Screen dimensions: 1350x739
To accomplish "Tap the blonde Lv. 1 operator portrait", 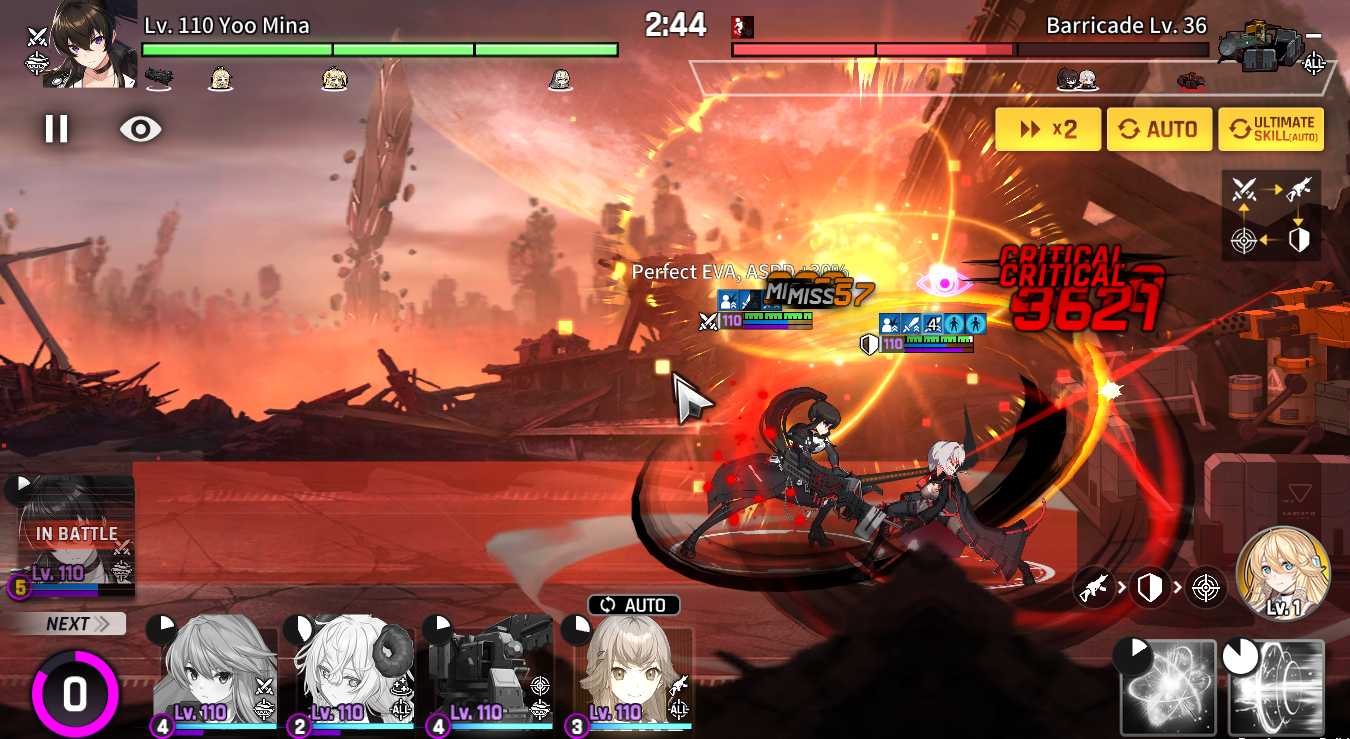I will pos(1283,574).
